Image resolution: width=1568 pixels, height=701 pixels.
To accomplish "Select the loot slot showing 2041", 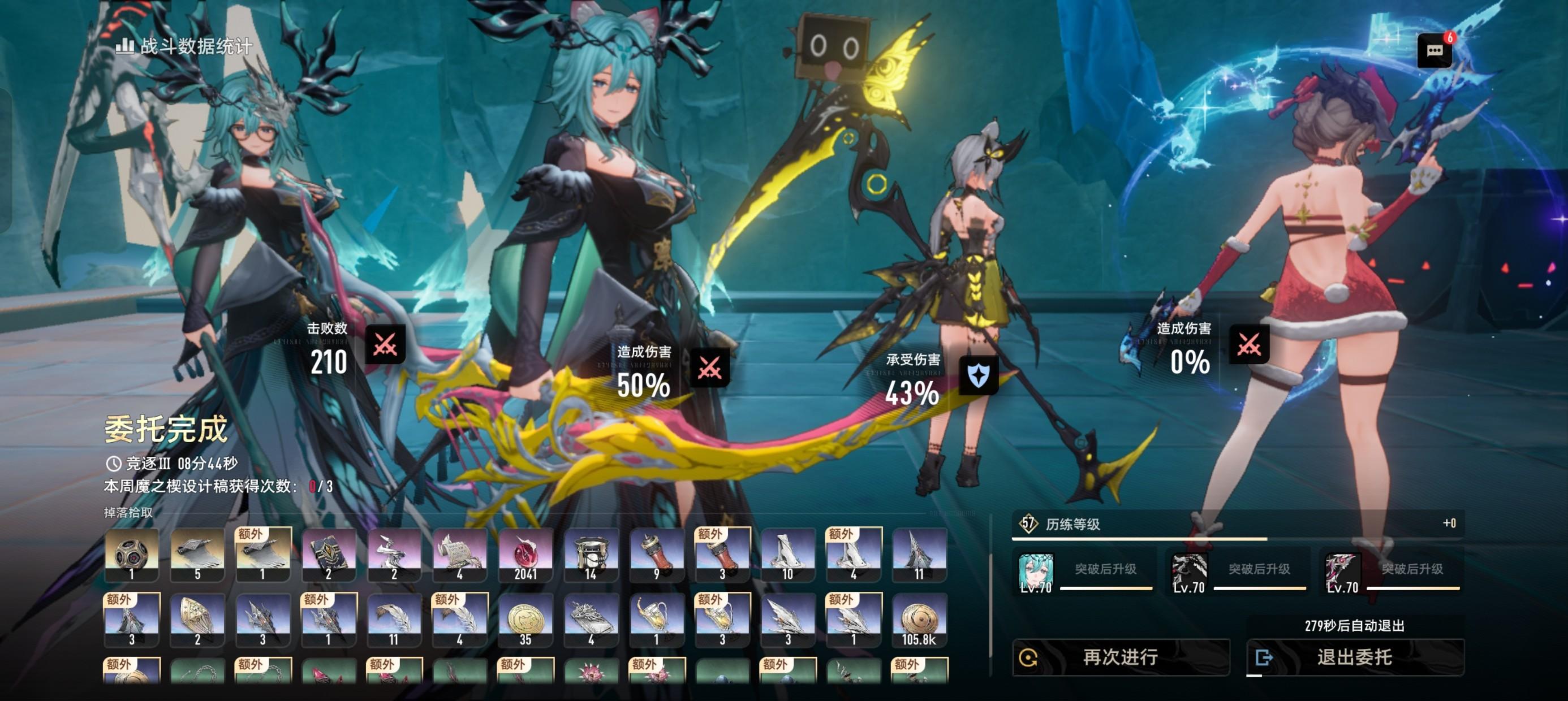I will point(525,555).
